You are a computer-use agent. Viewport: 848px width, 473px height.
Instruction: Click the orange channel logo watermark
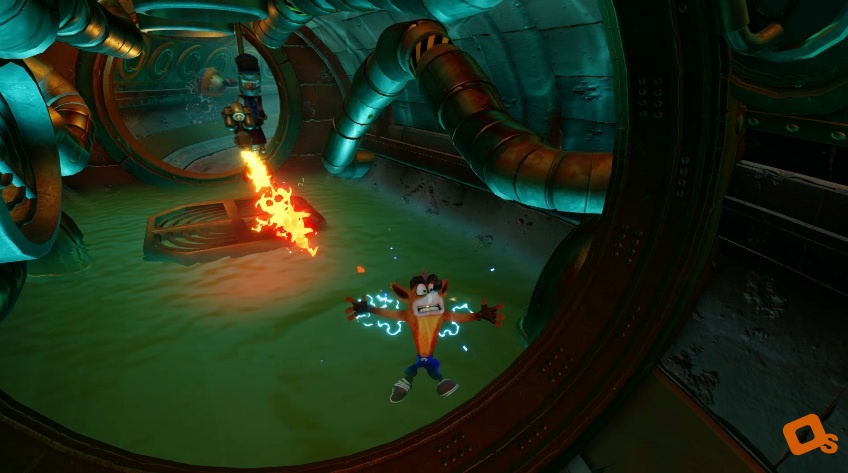coord(807,437)
